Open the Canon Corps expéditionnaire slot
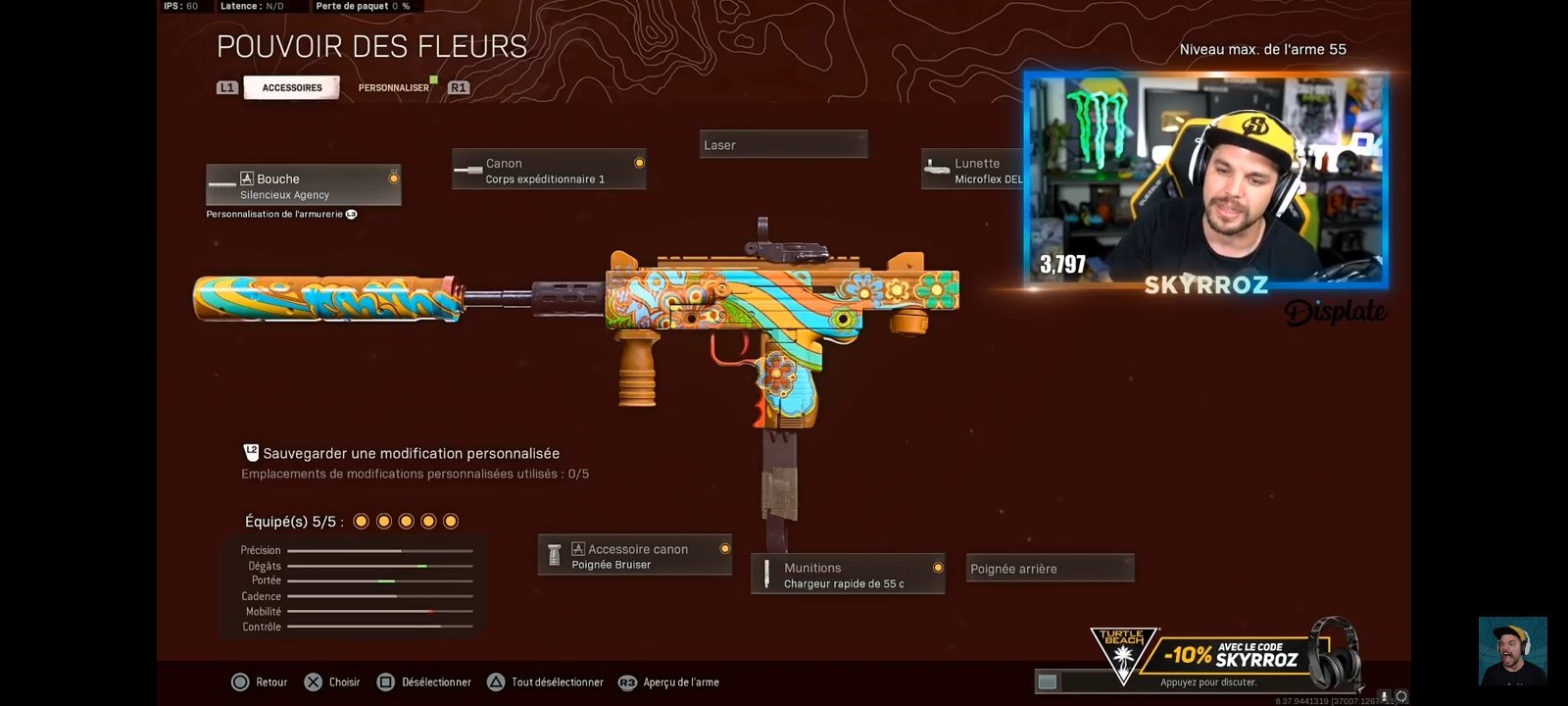 click(x=549, y=169)
